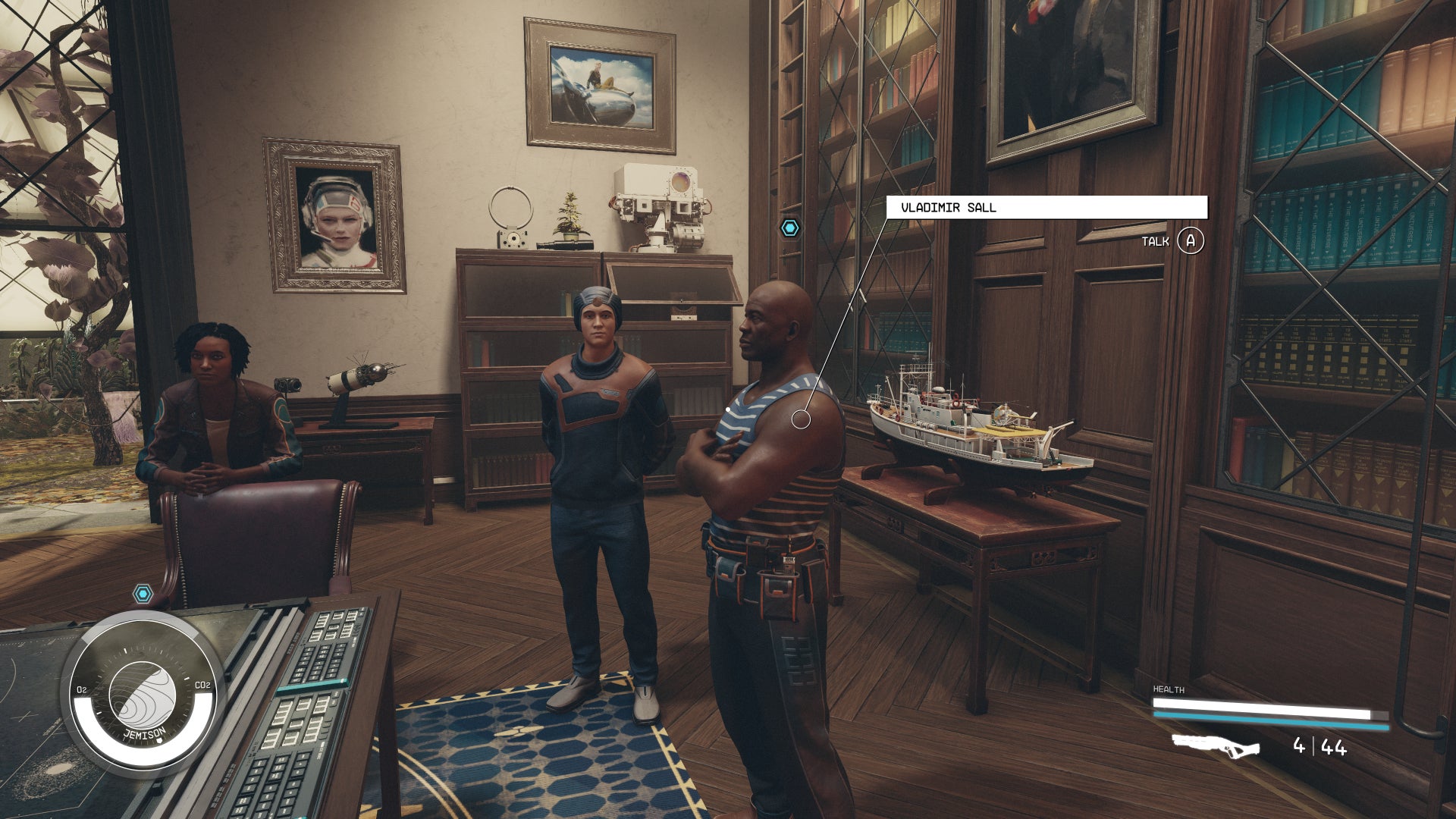
Task: Click the hexagon quest marker by the bookshelf
Action: pyautogui.click(x=790, y=227)
